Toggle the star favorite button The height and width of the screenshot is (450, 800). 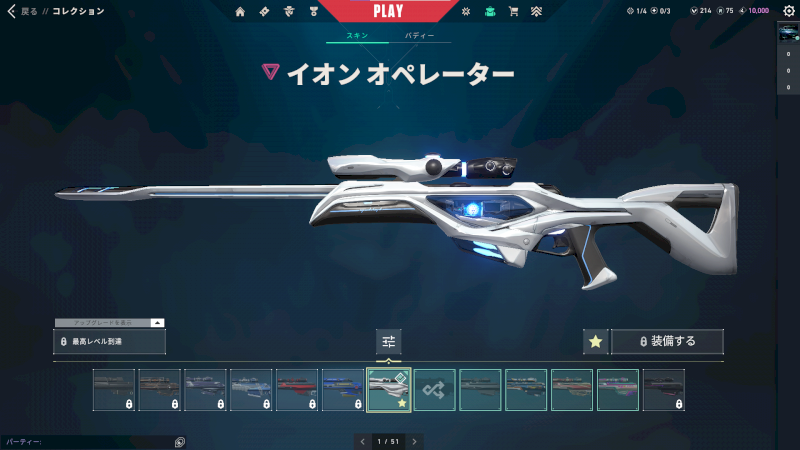[x=595, y=341]
